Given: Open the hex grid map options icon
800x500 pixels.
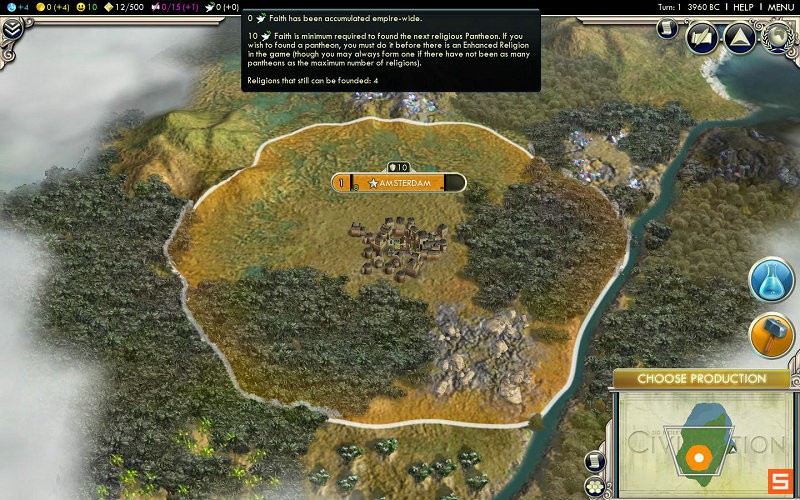Looking at the screenshot, I should point(597,487).
